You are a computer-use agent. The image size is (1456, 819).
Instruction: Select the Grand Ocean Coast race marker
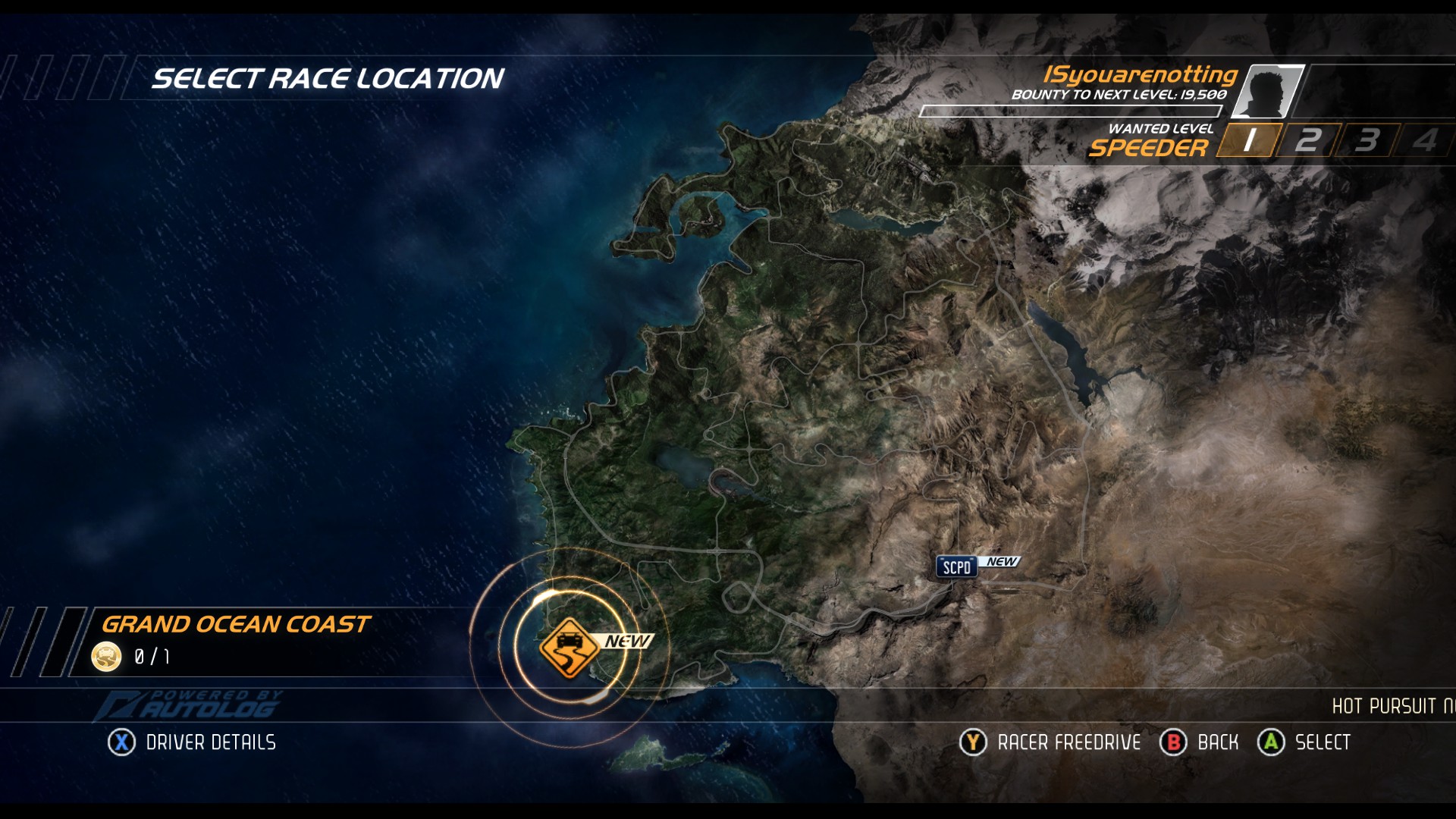pyautogui.click(x=570, y=648)
